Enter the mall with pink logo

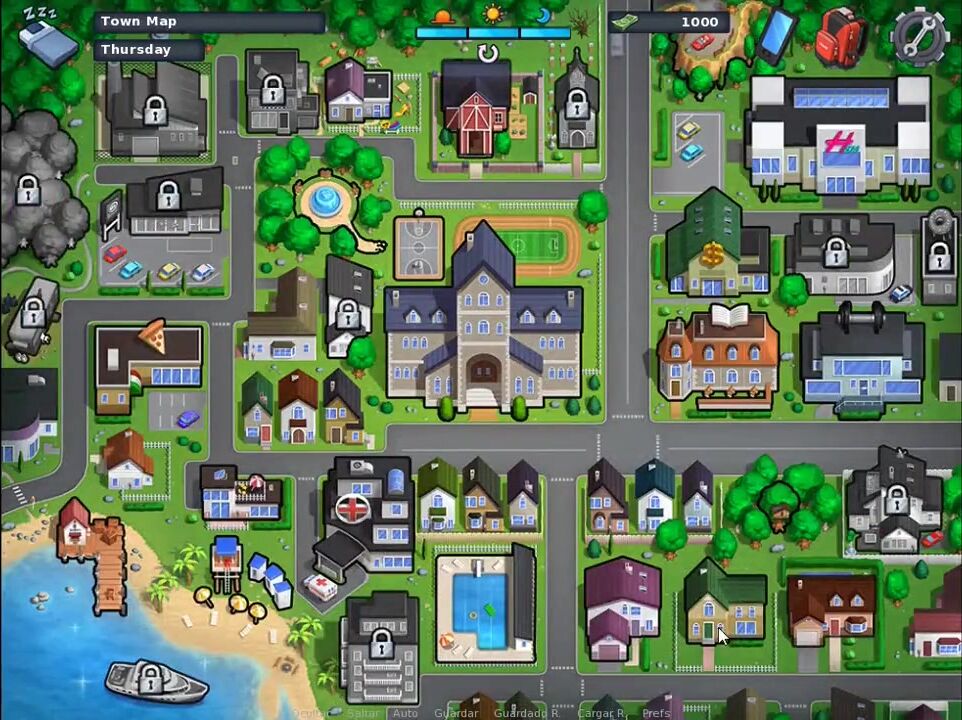coord(838,140)
